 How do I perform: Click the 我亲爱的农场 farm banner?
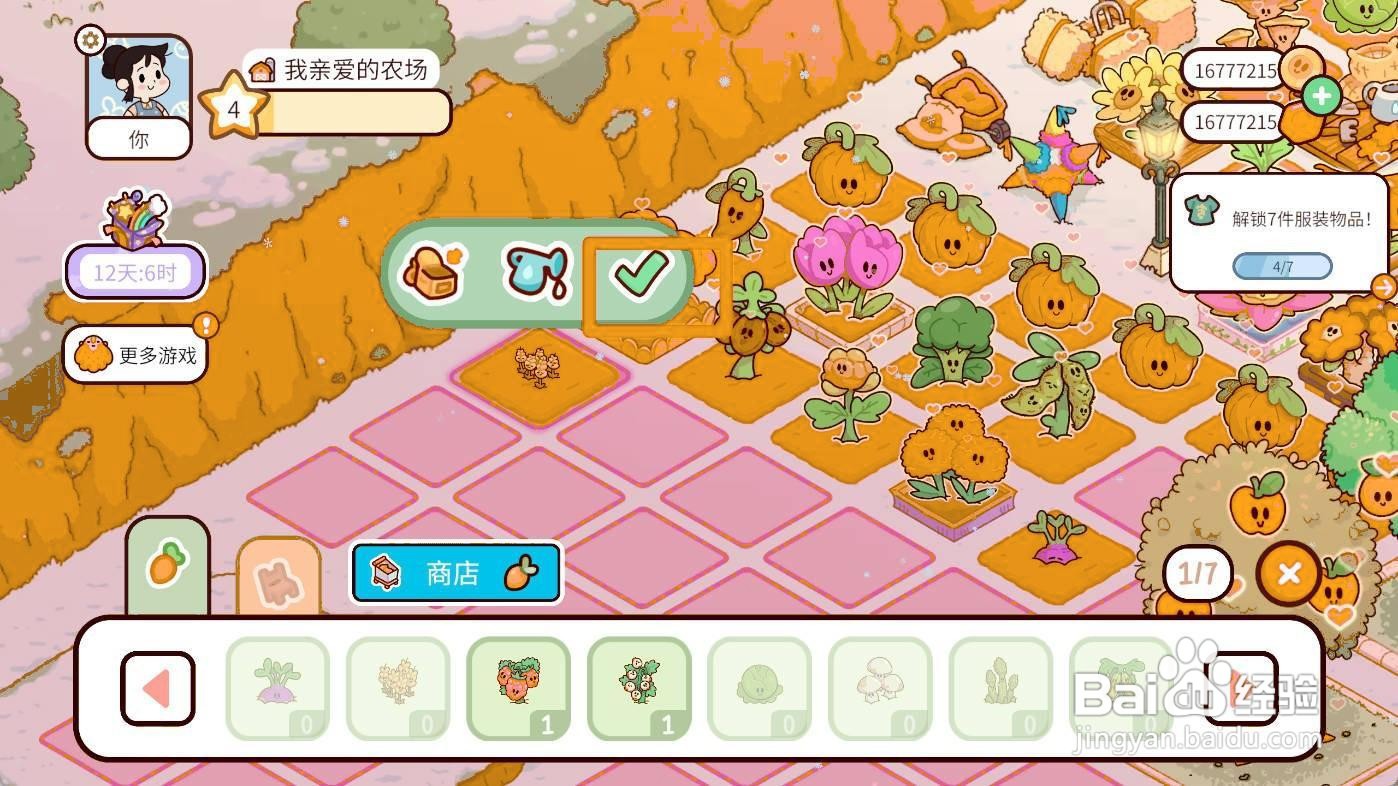[x=345, y=71]
